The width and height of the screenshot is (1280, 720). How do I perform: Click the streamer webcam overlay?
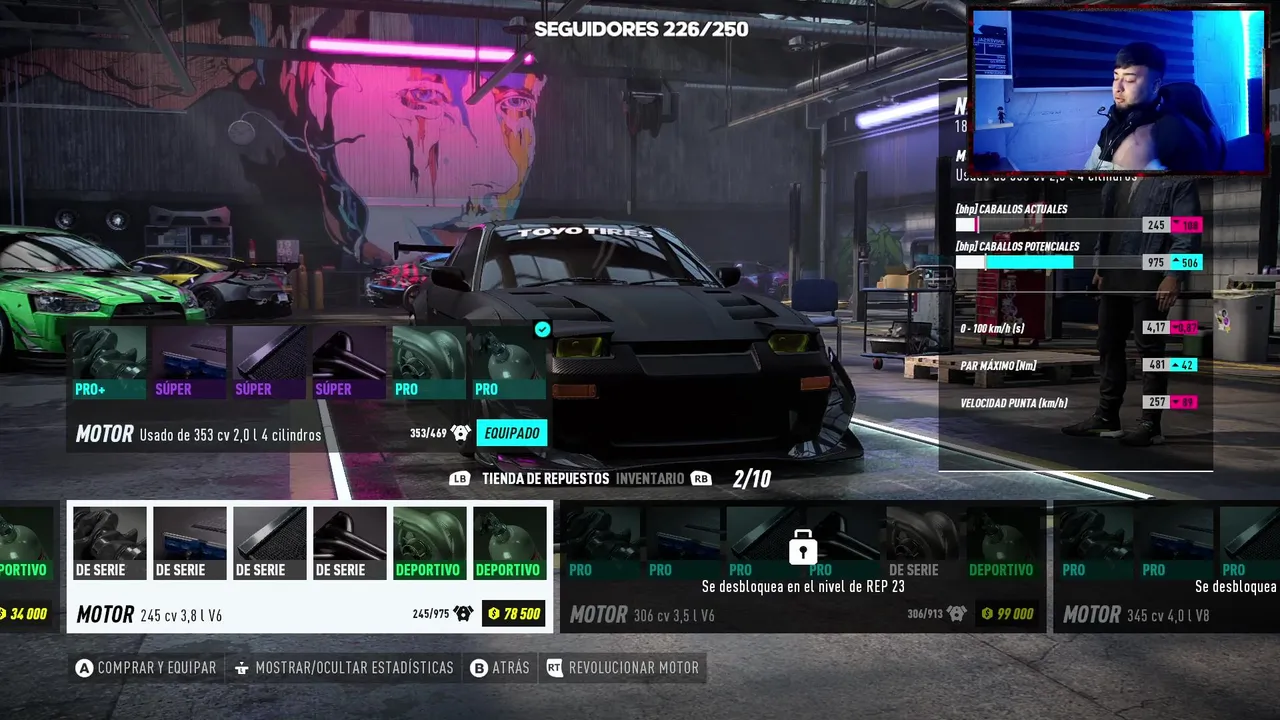tap(1118, 91)
